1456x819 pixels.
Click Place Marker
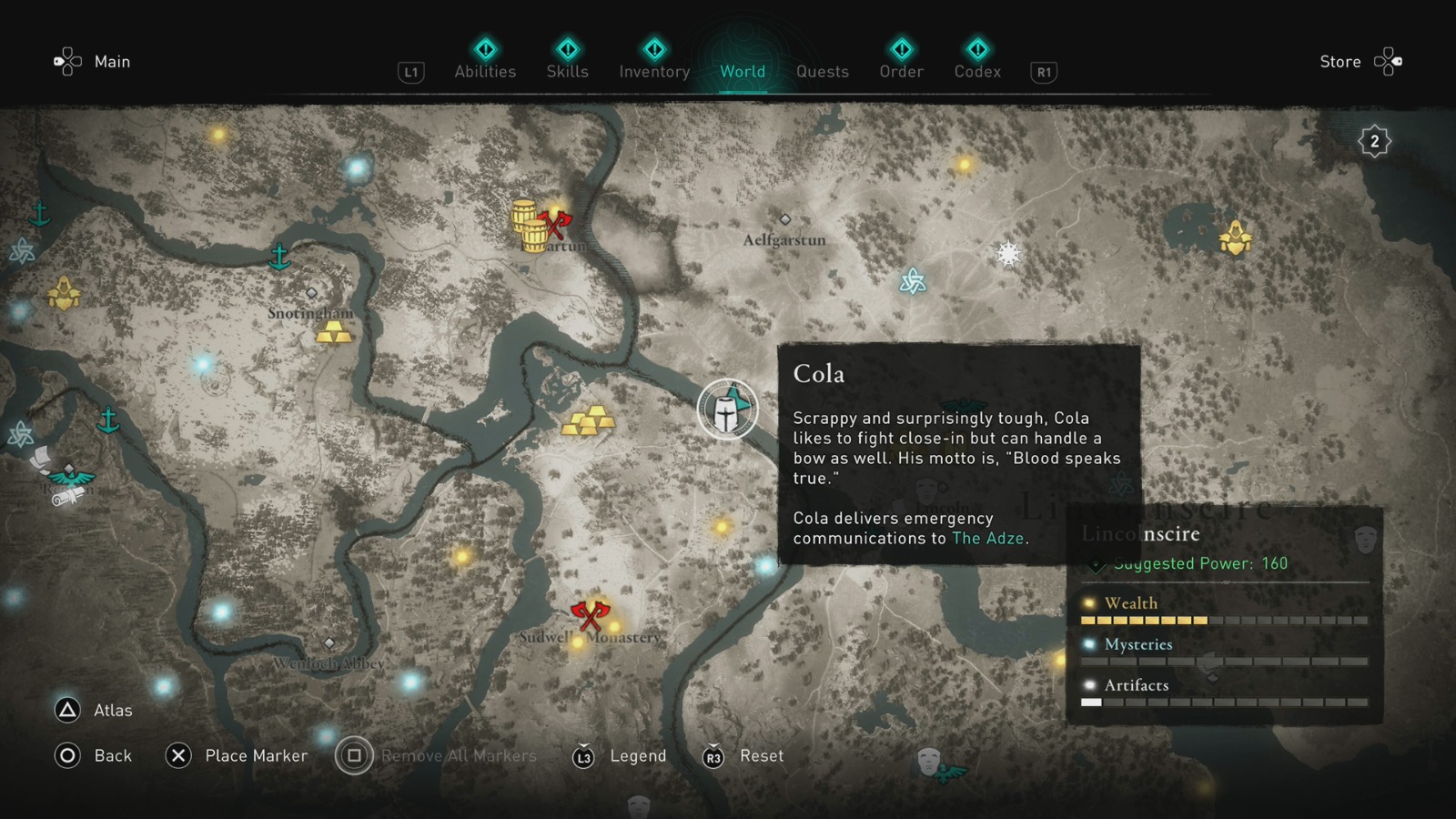(x=257, y=755)
